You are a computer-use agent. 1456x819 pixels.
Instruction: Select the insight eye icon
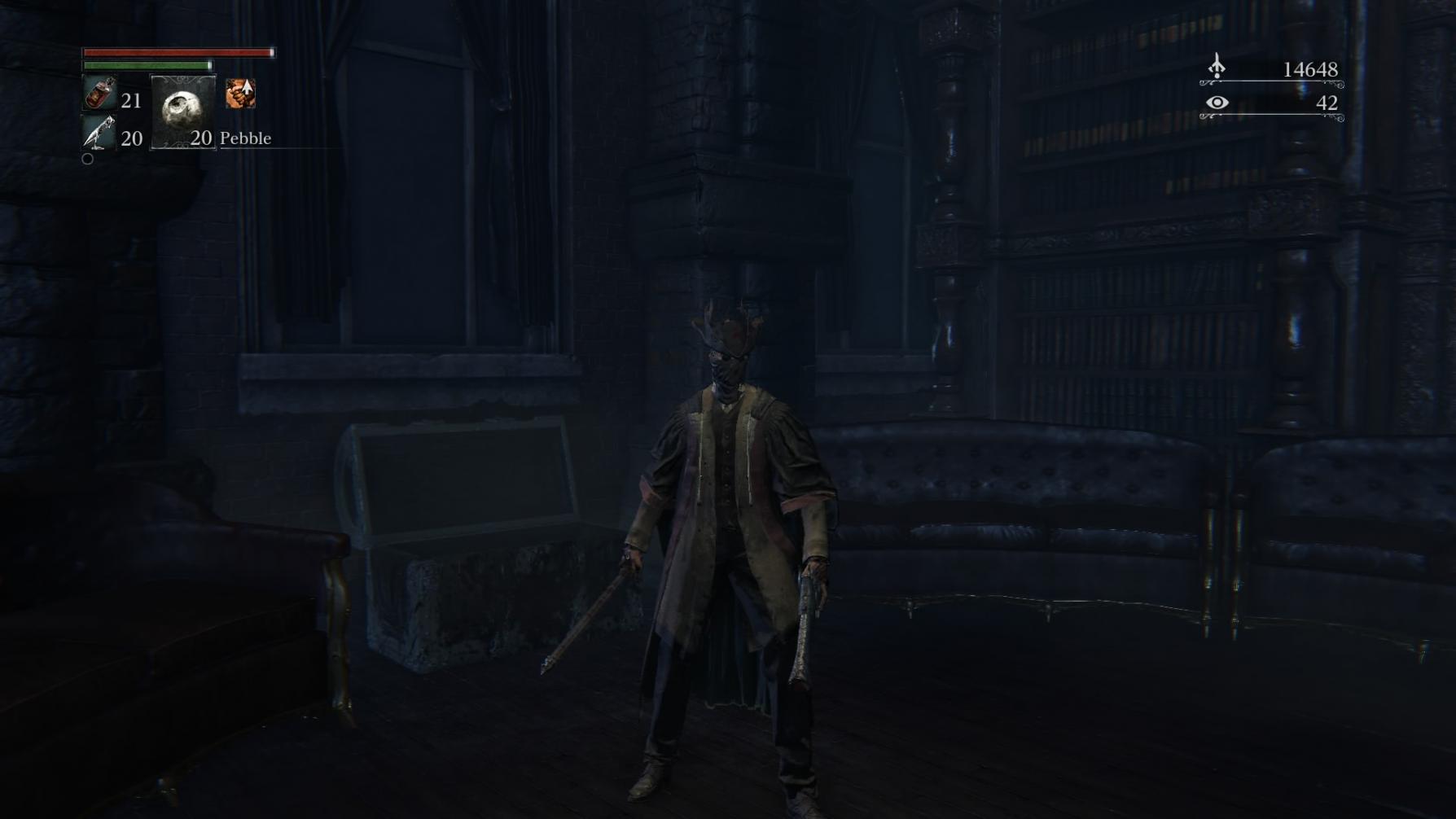tap(1217, 103)
